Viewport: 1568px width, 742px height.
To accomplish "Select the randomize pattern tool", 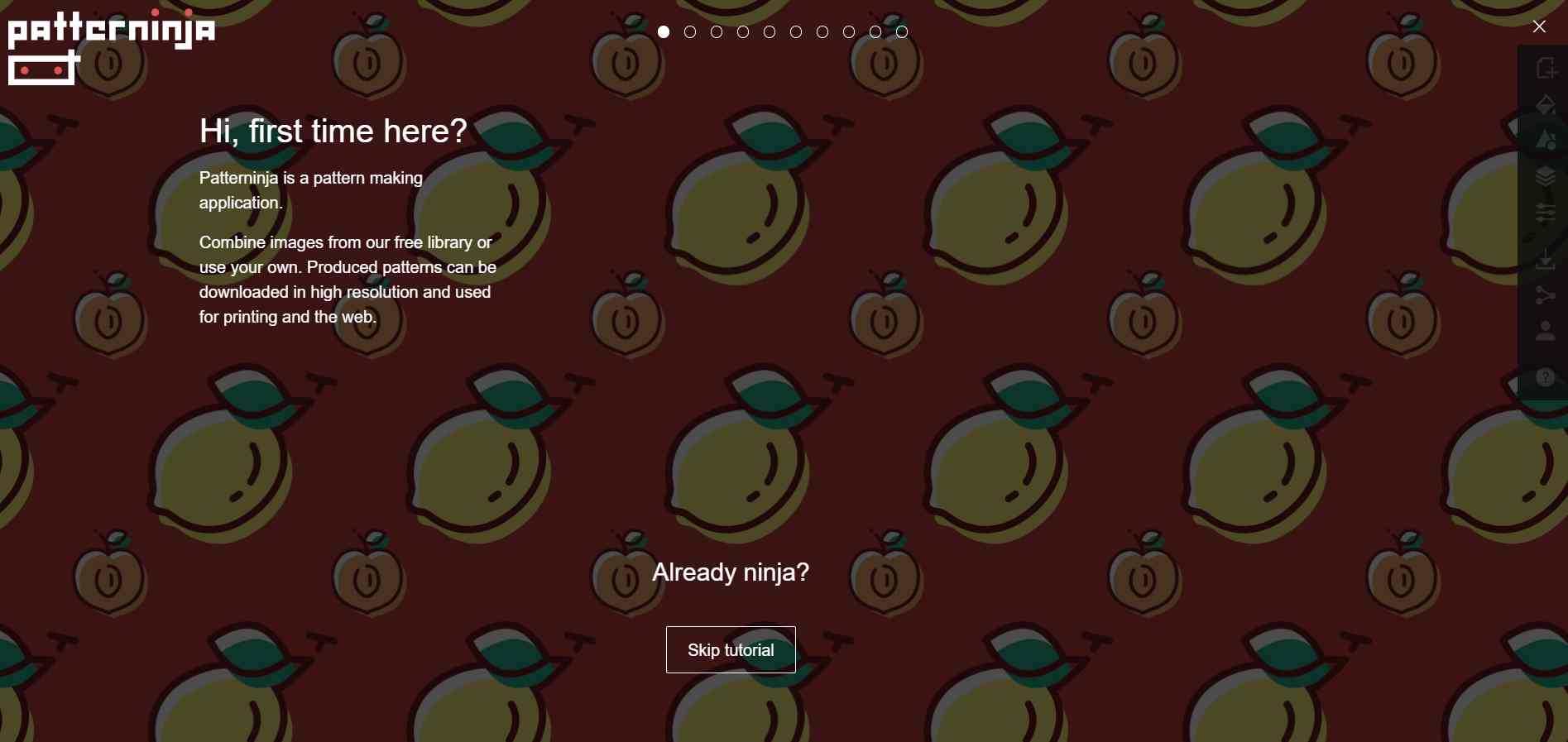I will pyautogui.click(x=1547, y=140).
